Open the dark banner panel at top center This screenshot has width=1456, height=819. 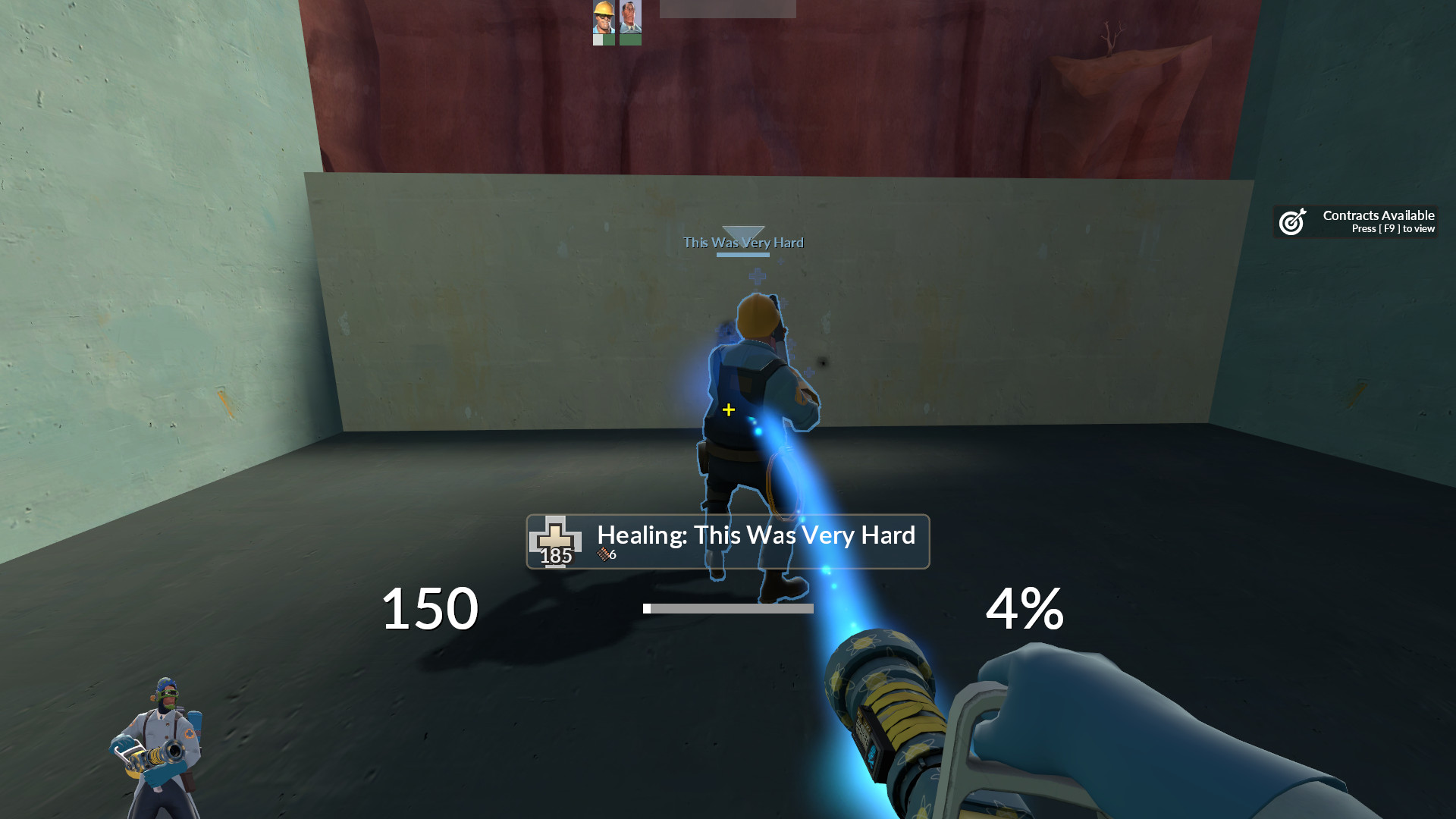click(728, 9)
